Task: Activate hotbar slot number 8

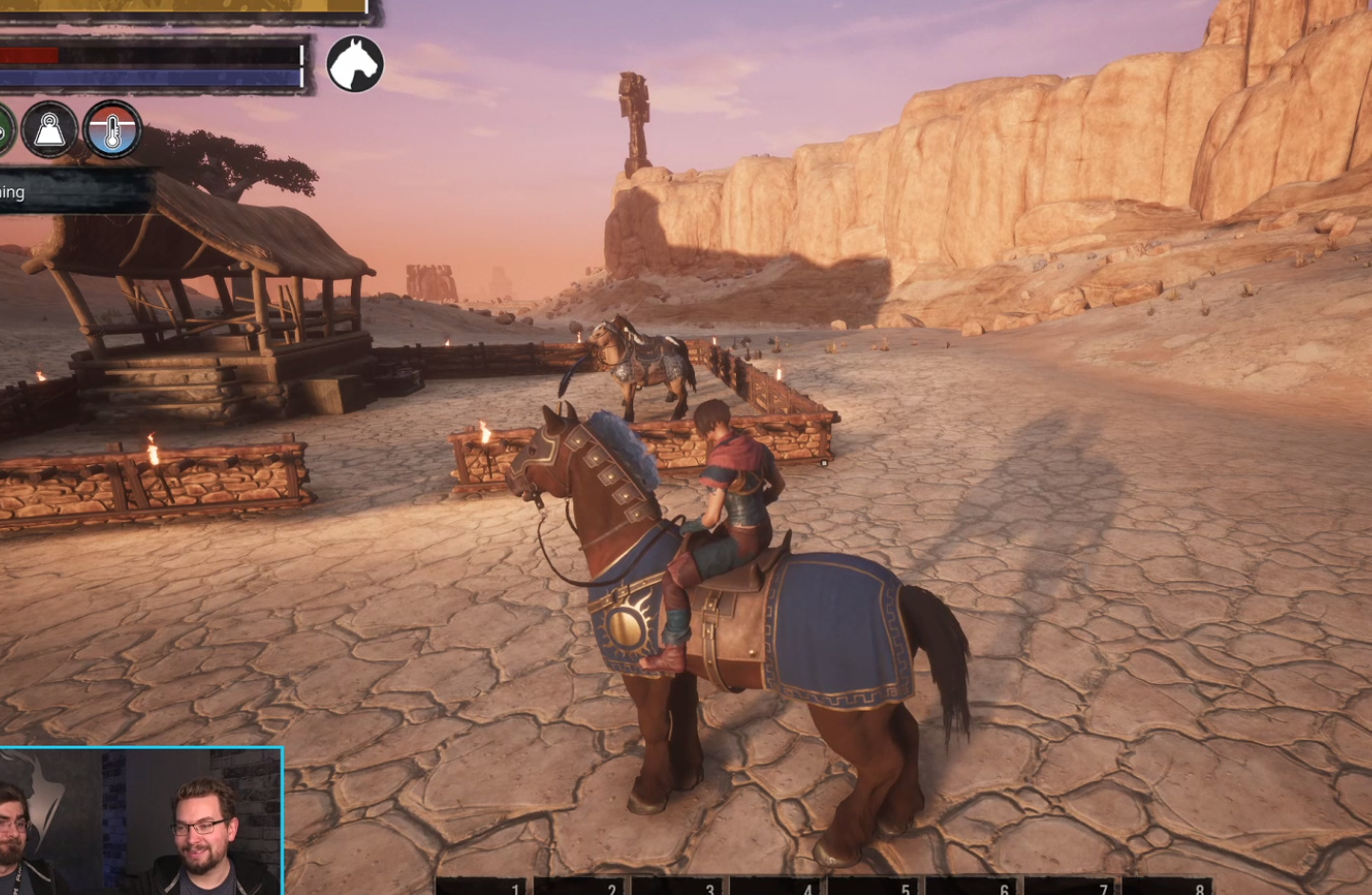Action: (x=1168, y=886)
